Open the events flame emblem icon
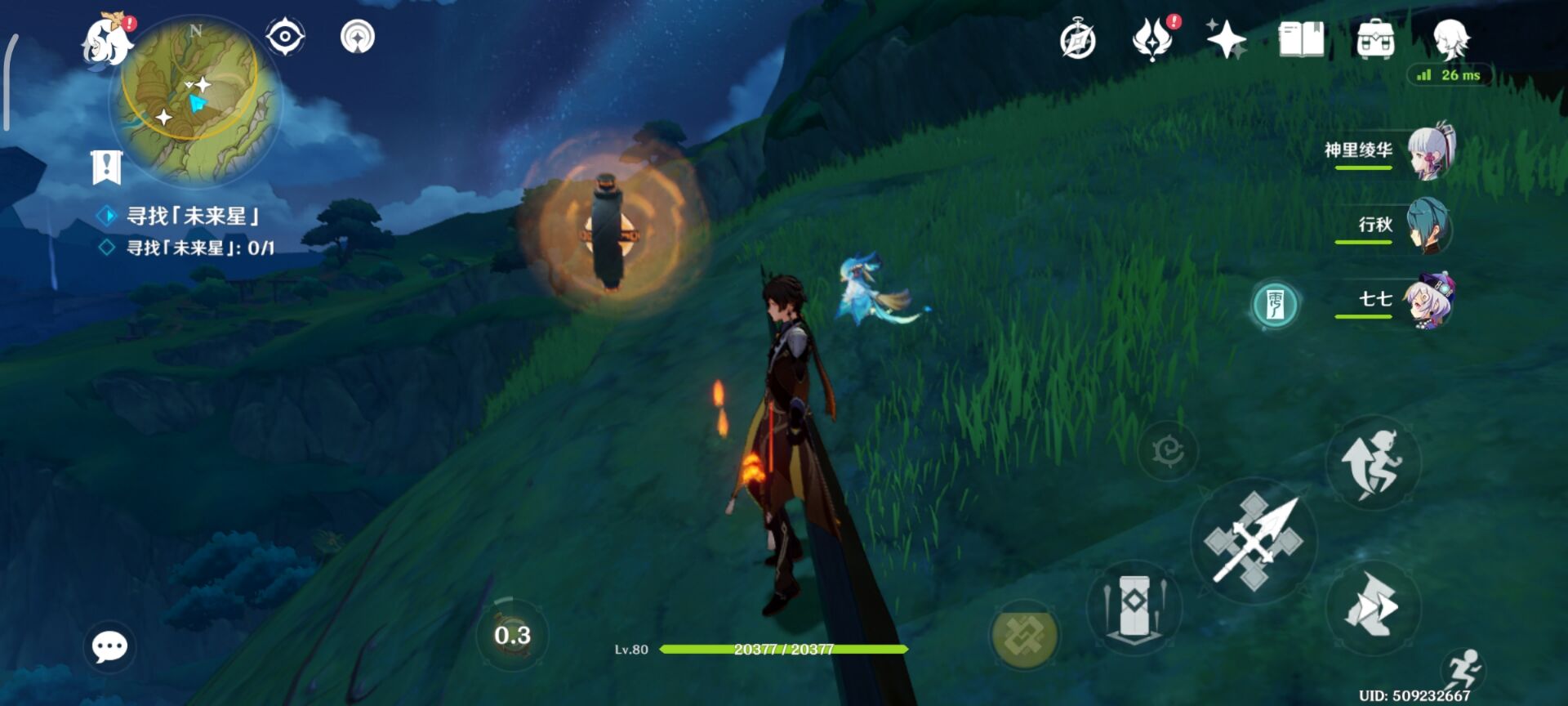This screenshot has height=706, width=1568. point(1153,39)
